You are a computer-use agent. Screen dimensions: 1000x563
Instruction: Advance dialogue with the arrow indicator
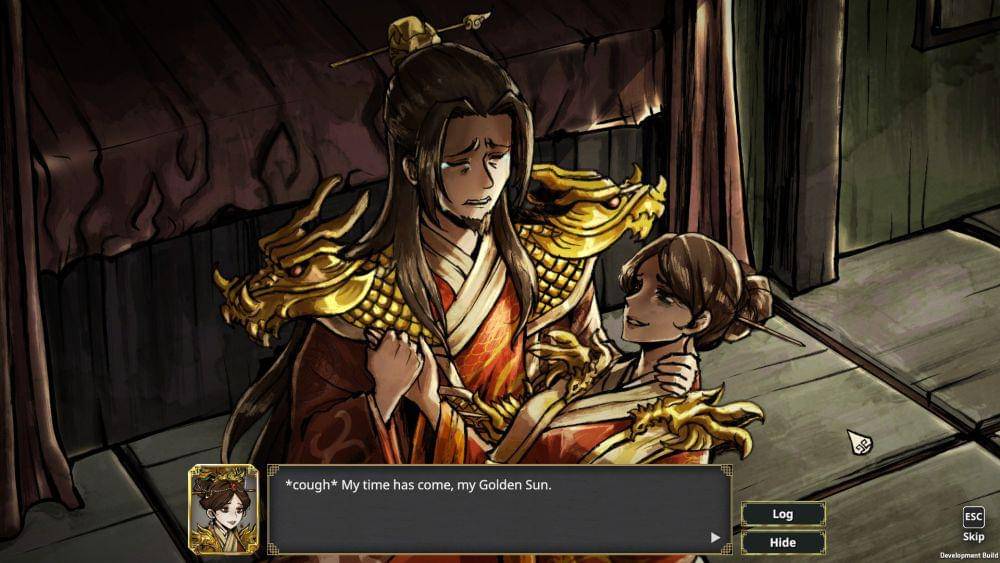715,537
